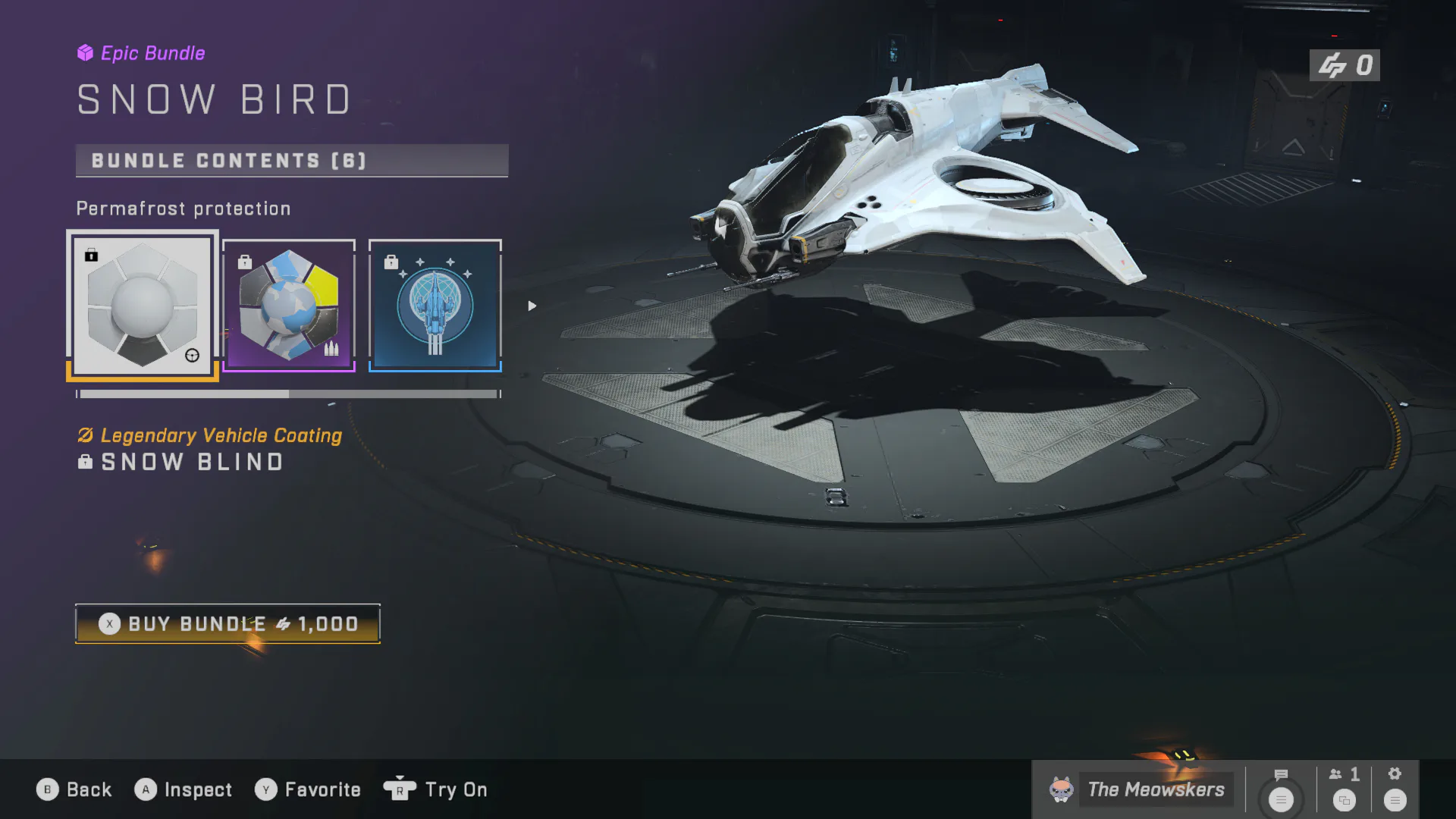Inspect the selected bundle item
The height and width of the screenshot is (819, 1456).
click(184, 789)
